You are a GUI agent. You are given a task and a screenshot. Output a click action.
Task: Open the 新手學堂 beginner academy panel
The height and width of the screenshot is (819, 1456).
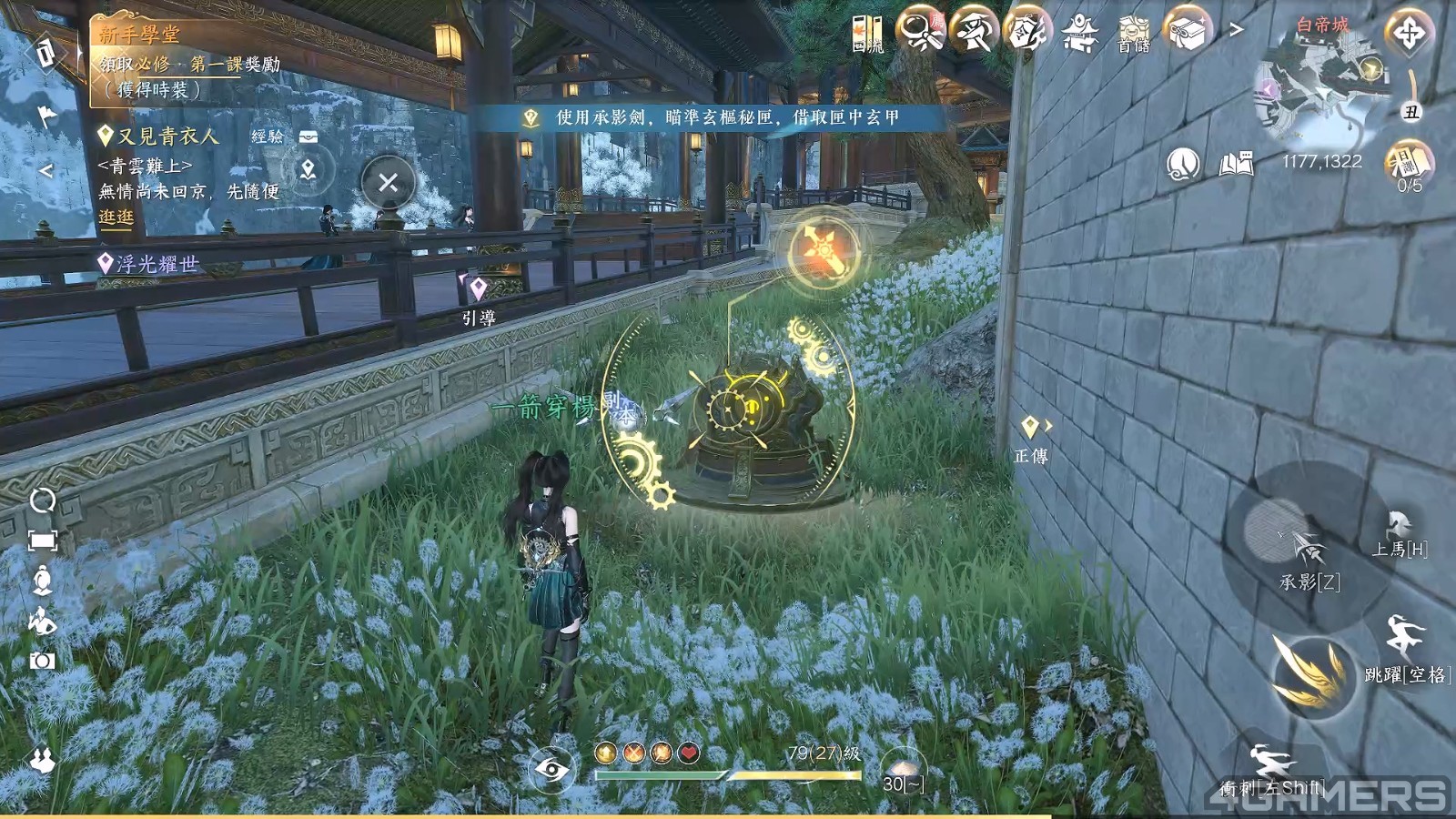pyautogui.click(x=139, y=35)
